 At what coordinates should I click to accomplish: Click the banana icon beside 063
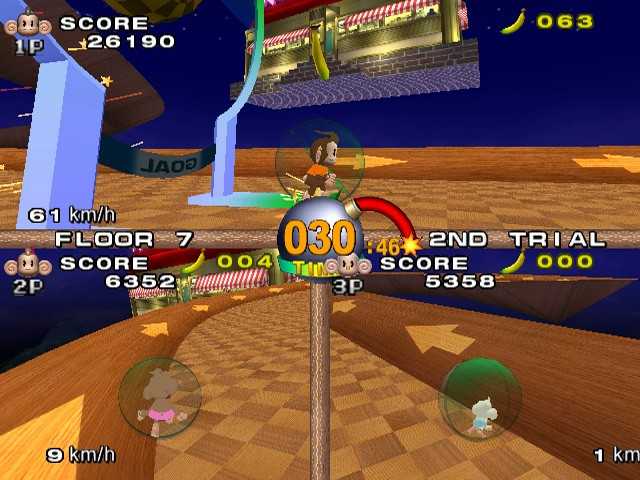click(x=514, y=21)
